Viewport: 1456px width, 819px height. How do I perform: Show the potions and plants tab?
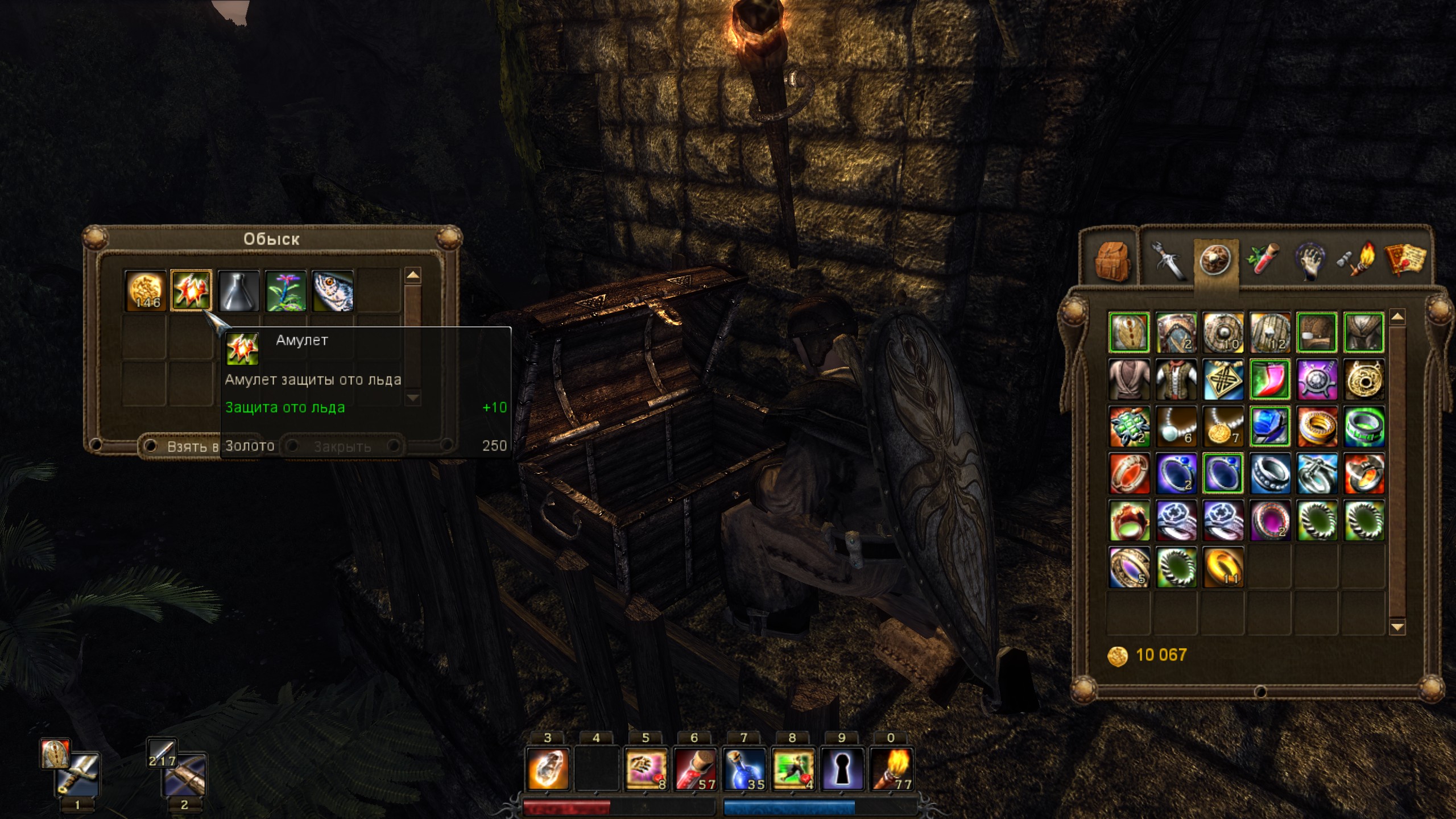(x=1264, y=260)
